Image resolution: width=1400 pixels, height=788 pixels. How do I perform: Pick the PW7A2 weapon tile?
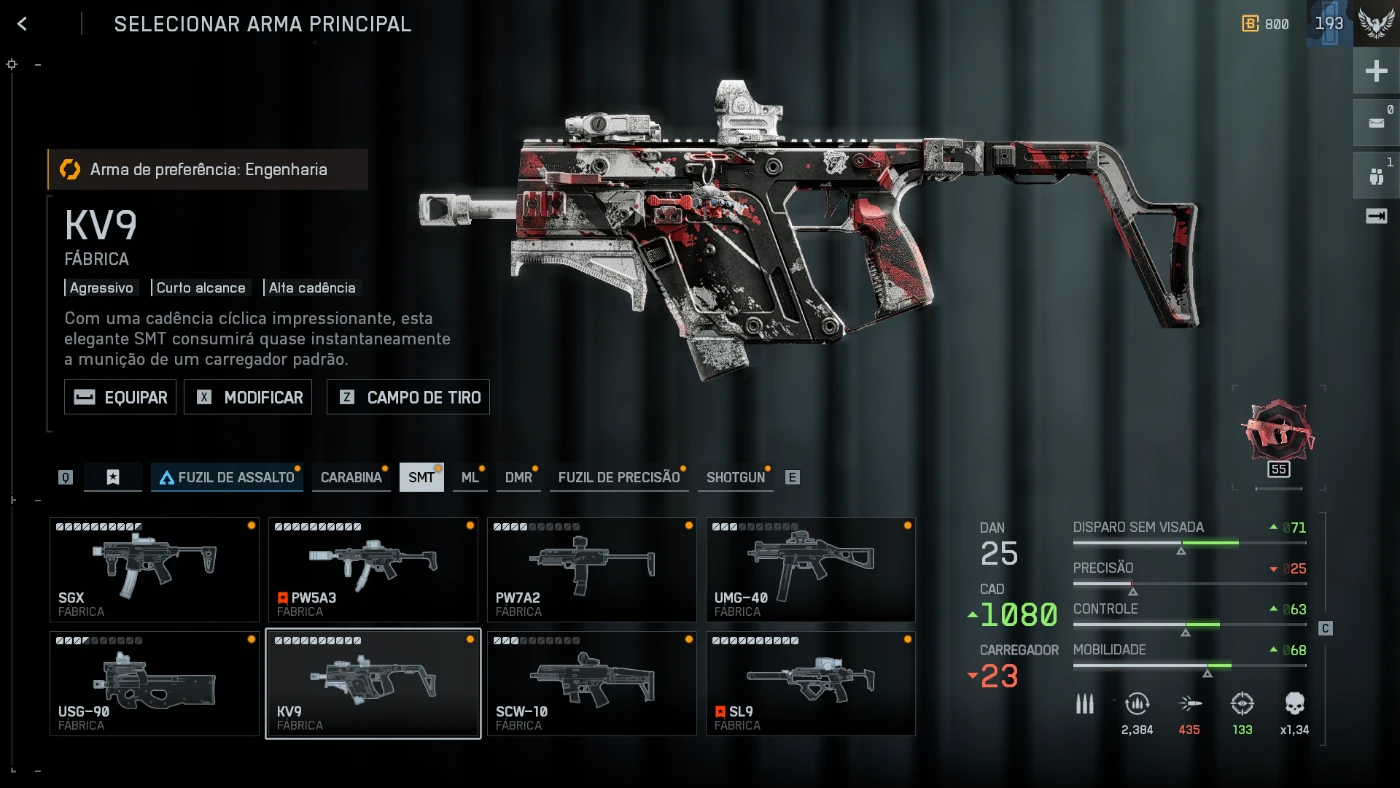592,569
